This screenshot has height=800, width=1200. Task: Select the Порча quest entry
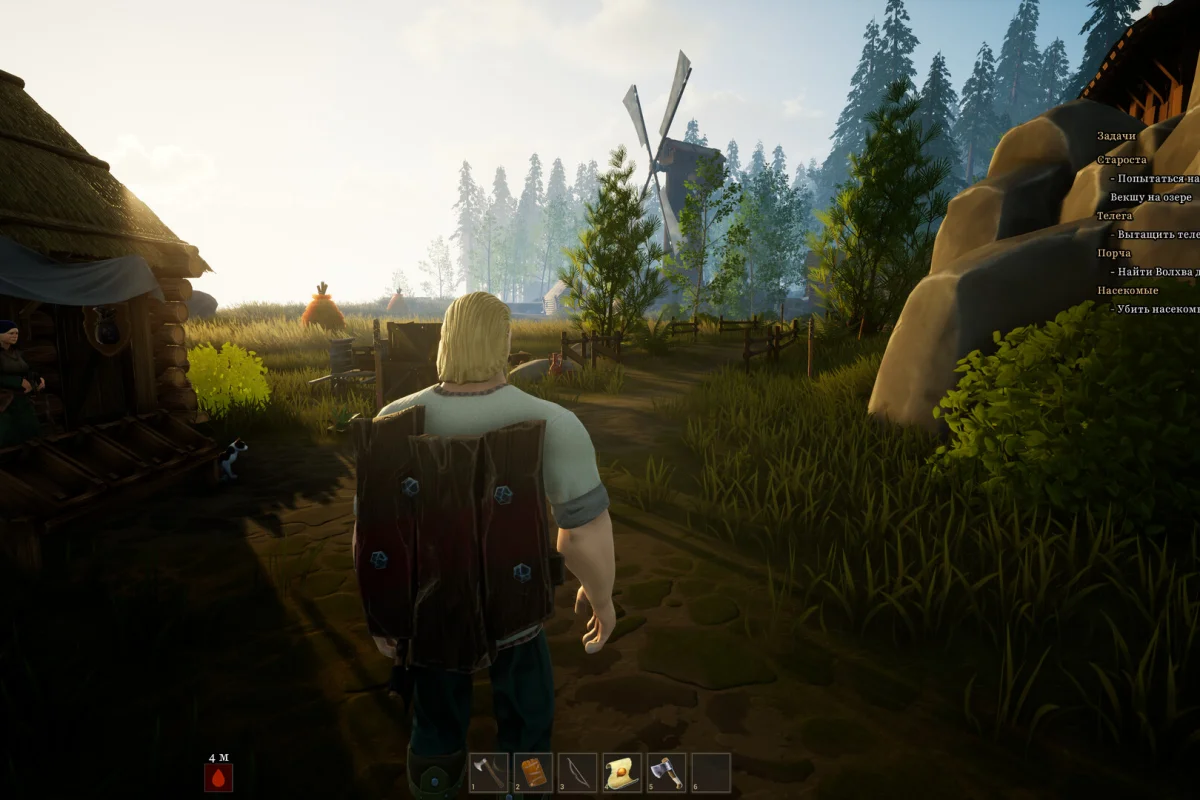pyautogui.click(x=1114, y=253)
